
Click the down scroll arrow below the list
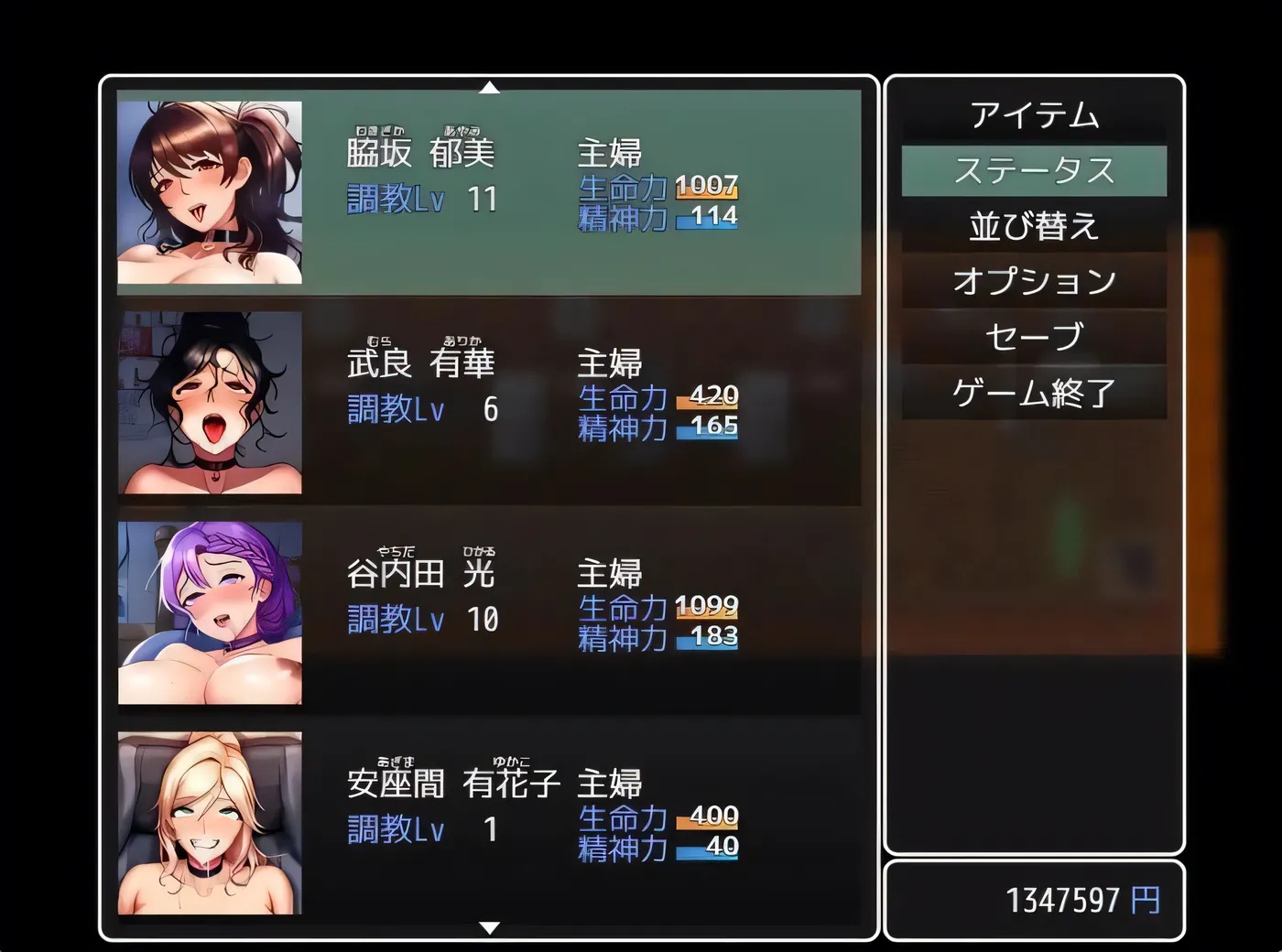(x=491, y=925)
